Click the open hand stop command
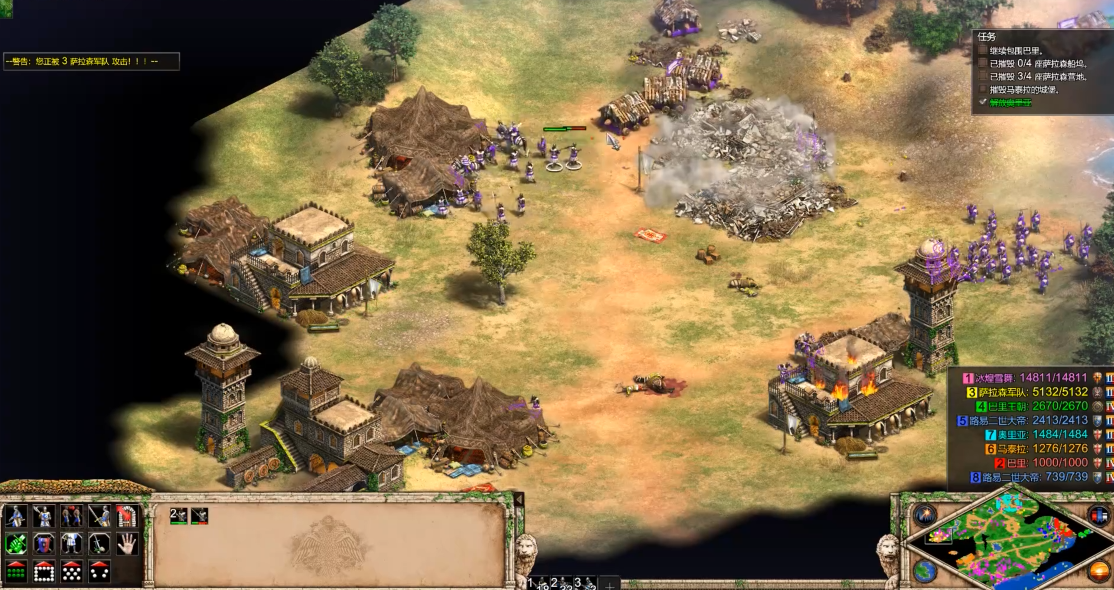 pos(126,544)
